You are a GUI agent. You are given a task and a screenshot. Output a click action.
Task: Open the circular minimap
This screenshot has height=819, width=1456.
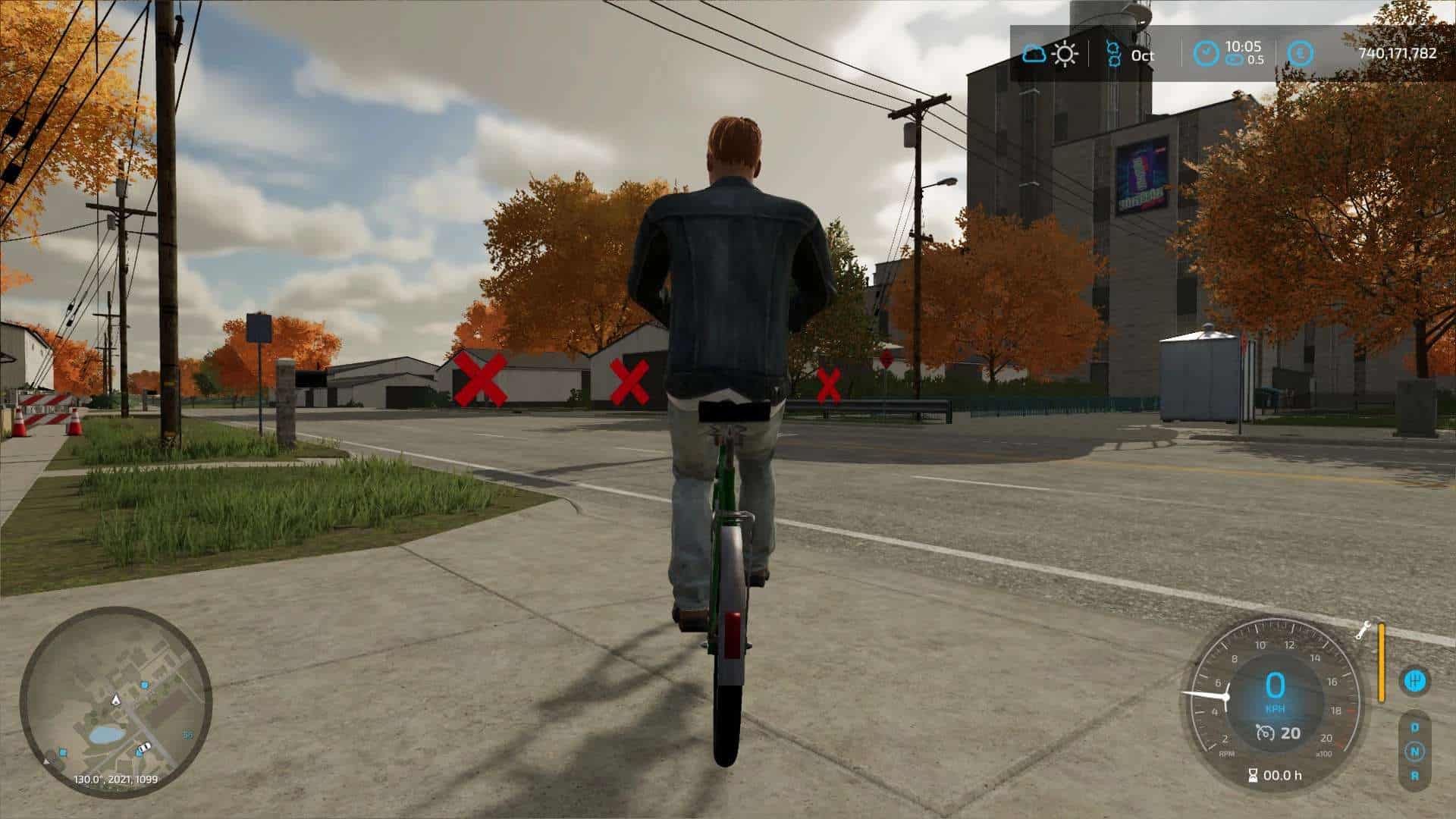(115, 702)
